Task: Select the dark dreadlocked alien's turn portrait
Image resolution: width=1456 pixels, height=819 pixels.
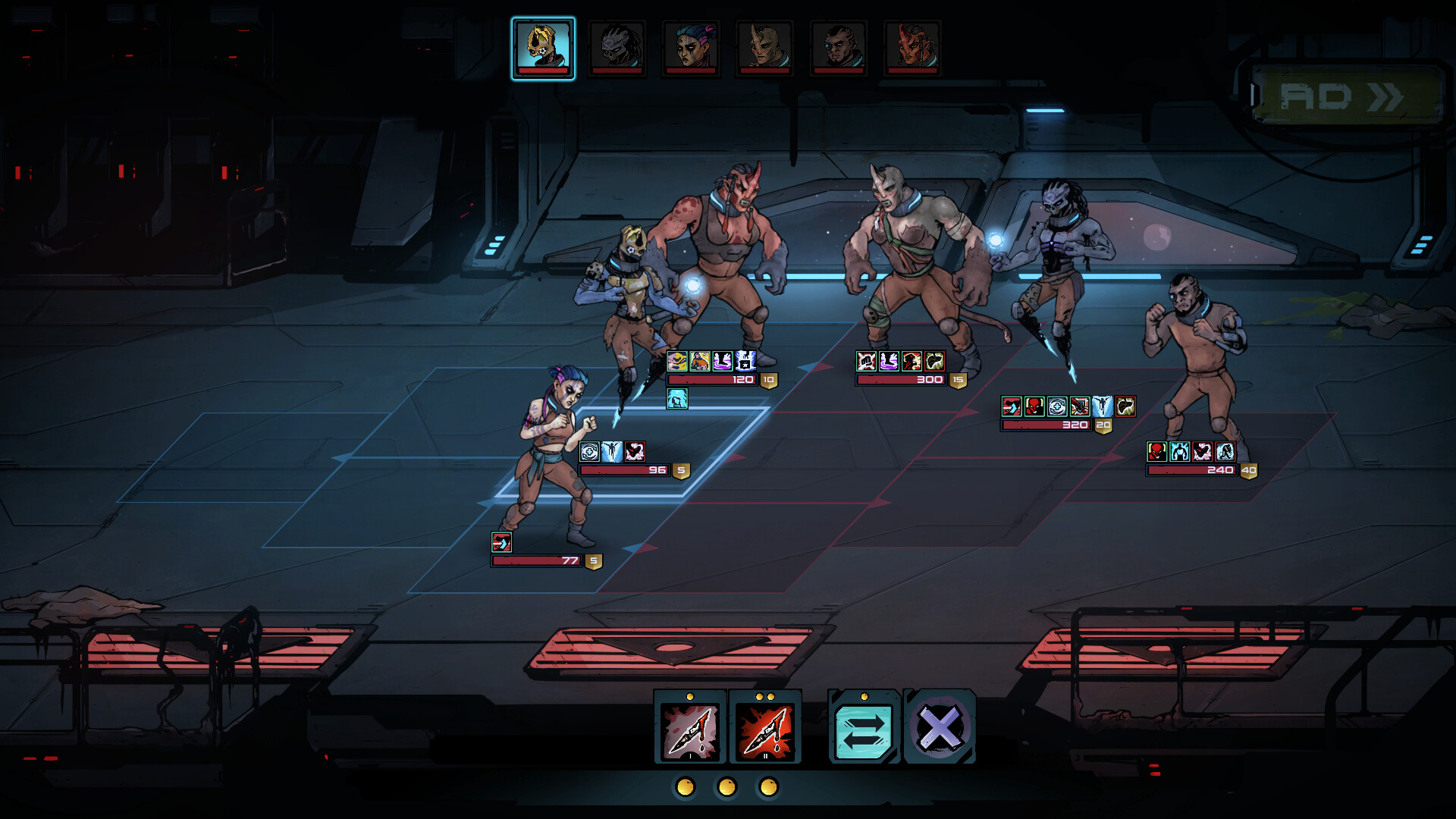Action: [617, 48]
